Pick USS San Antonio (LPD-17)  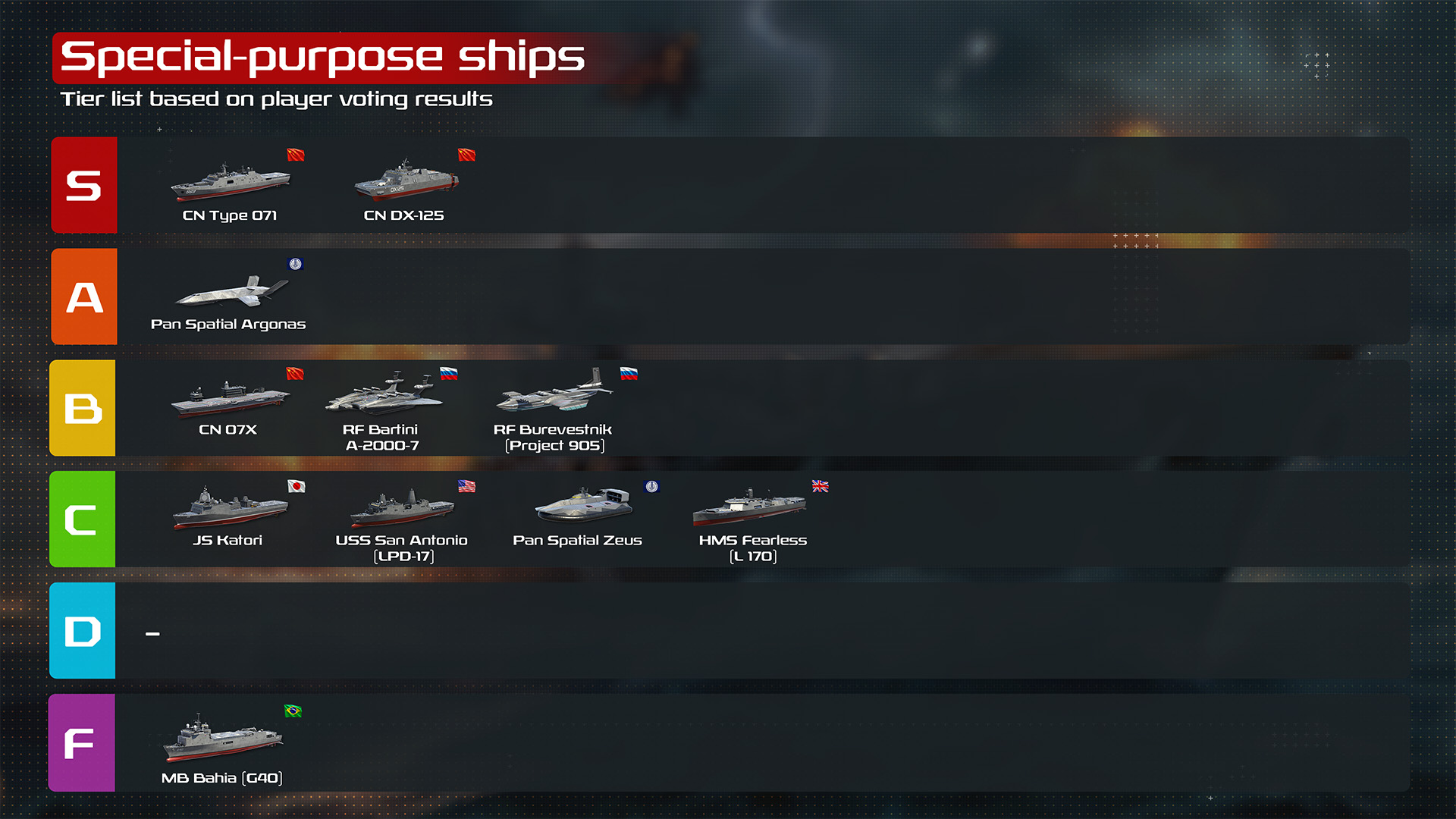pyautogui.click(x=402, y=508)
